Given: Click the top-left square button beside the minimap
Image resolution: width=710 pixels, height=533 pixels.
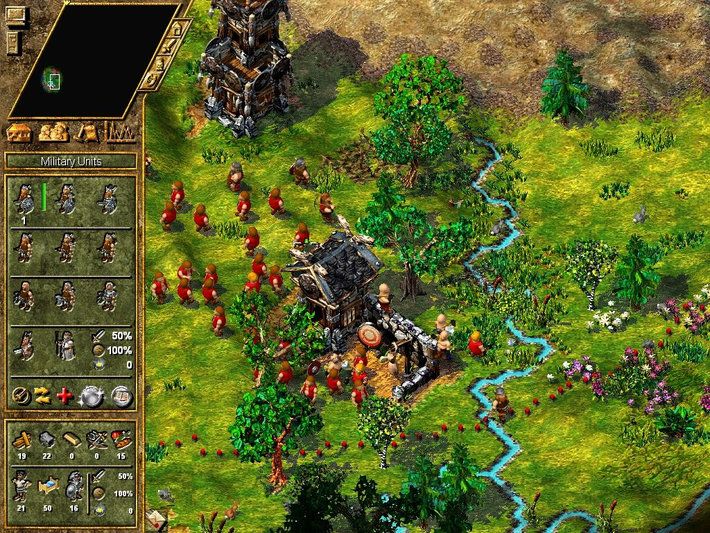Looking at the screenshot, I should 14,15.
